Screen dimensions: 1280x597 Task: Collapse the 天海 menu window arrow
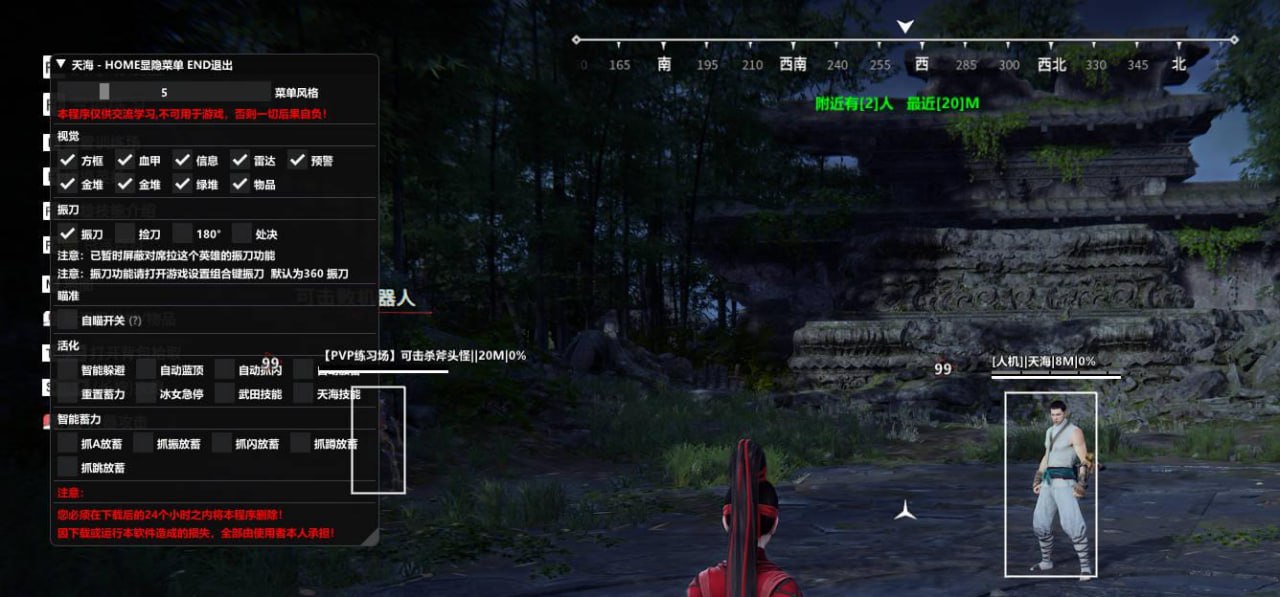pos(61,64)
